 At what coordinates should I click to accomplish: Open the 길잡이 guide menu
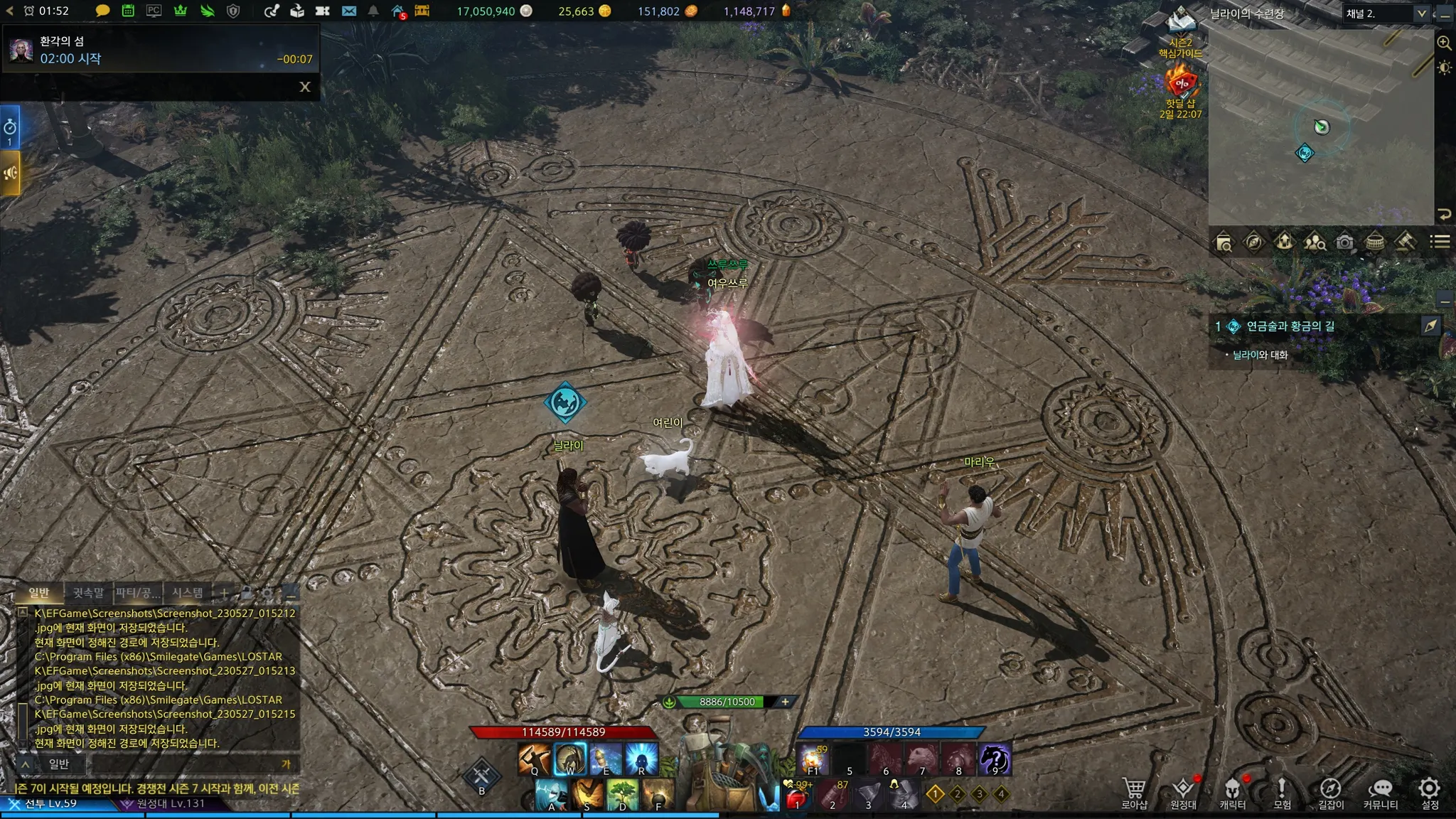[x=1331, y=792]
